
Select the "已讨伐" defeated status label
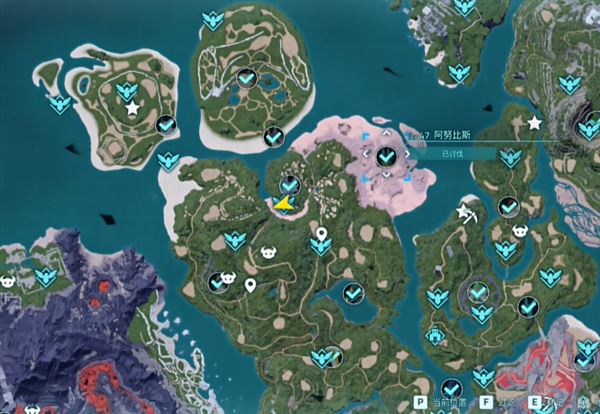click(452, 154)
